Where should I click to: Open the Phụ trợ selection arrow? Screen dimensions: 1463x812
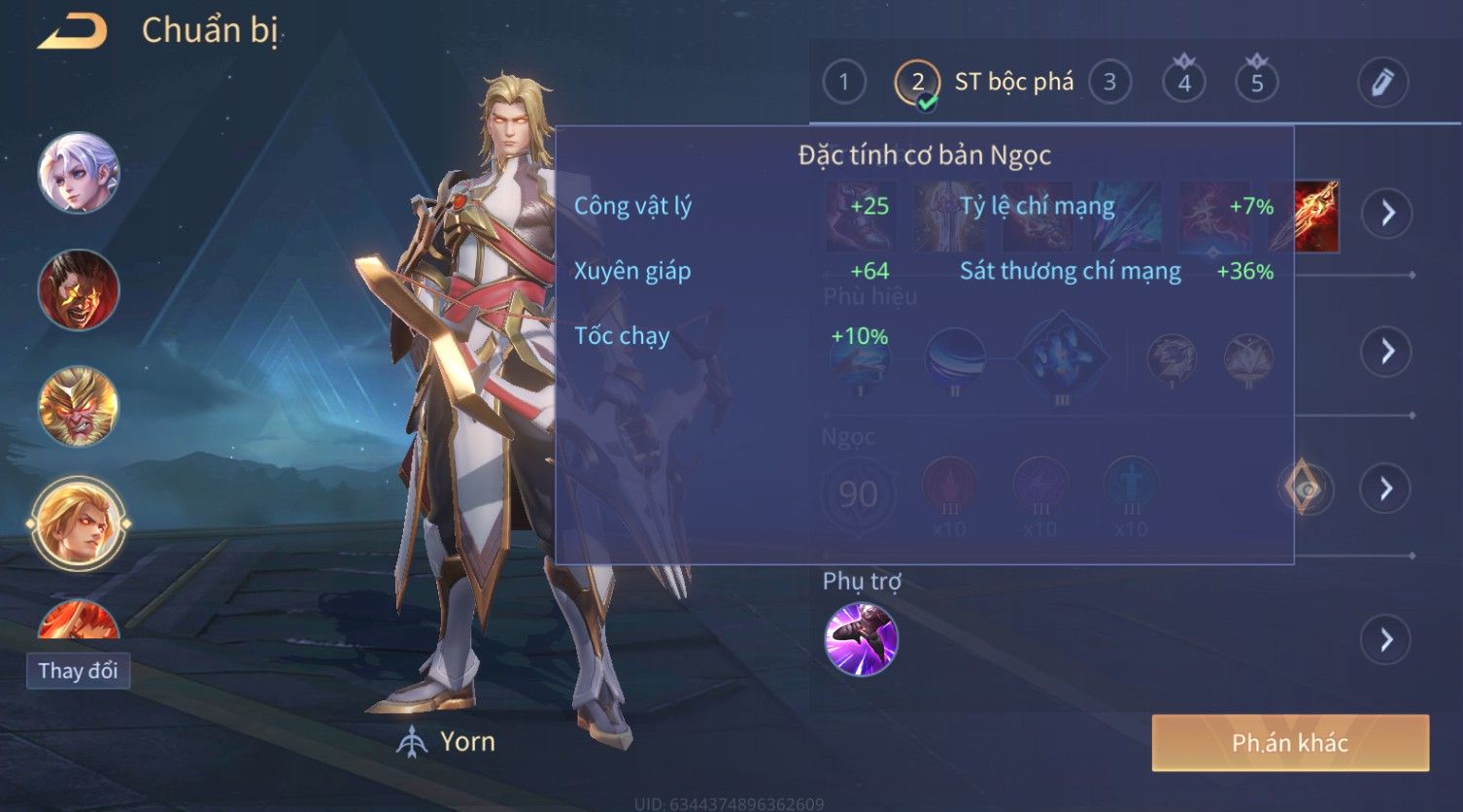coord(1387,639)
